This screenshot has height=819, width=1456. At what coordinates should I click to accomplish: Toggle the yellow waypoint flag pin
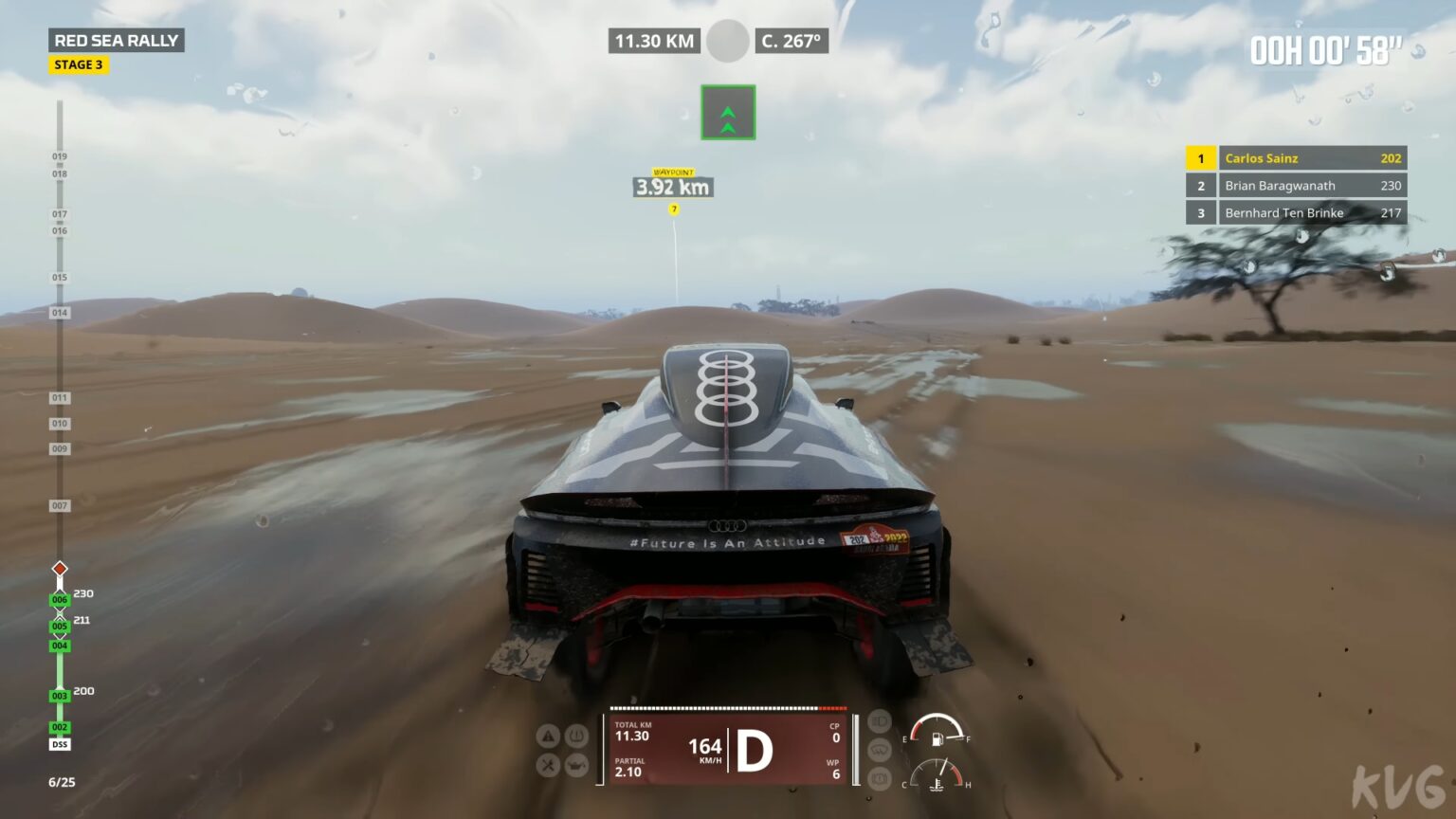point(674,209)
